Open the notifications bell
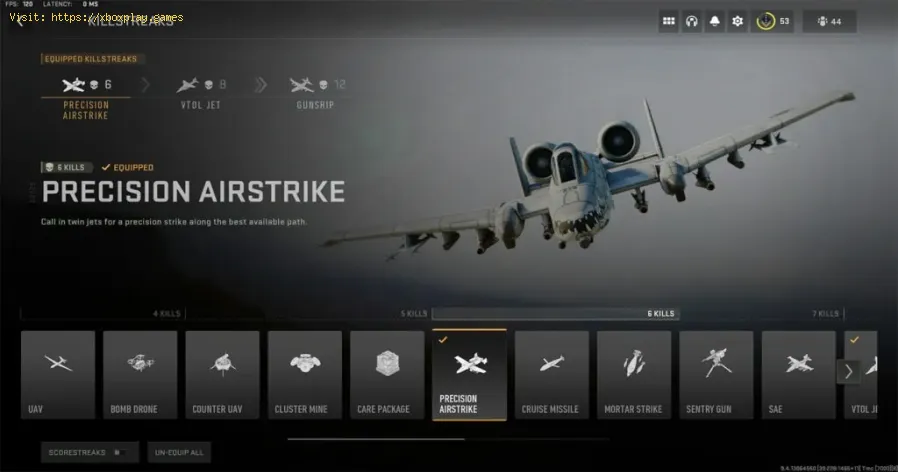This screenshot has width=898, height=472. tap(715, 21)
